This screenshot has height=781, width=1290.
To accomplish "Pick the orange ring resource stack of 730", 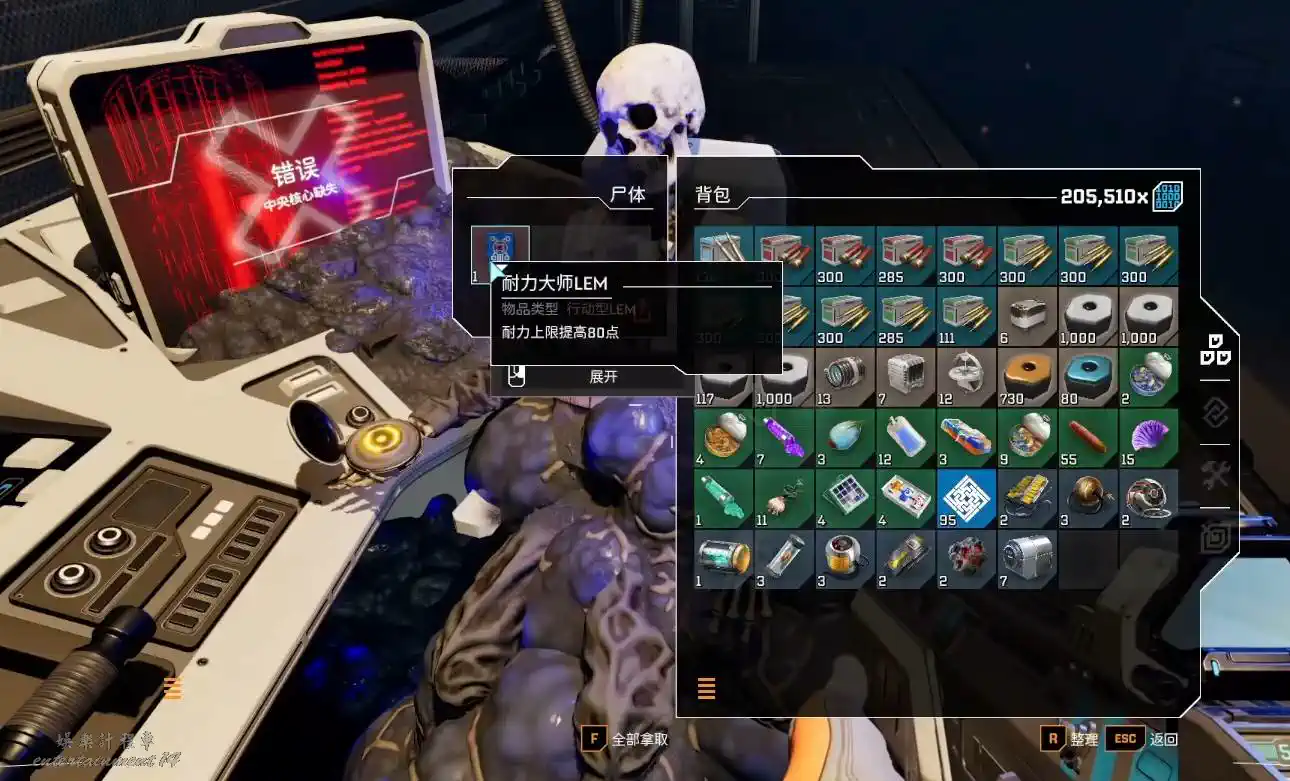I will coord(1027,376).
